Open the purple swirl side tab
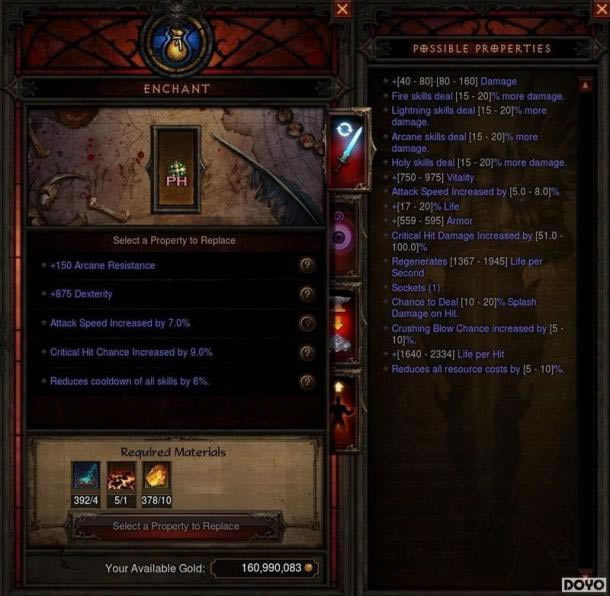Screen dimensions: 610x596 (x=345, y=238)
